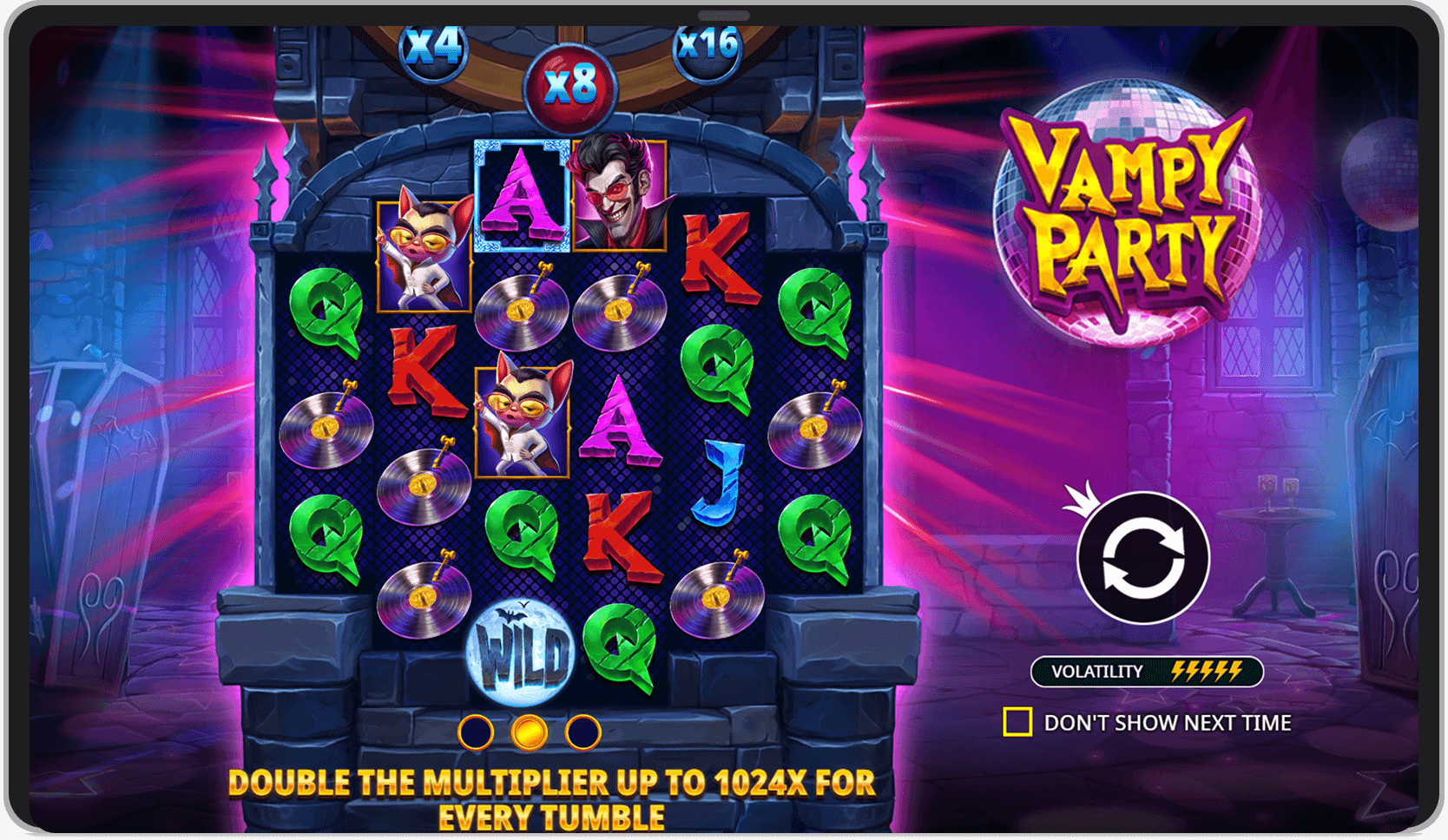Start the game with the circular arrows button
This screenshot has width=1448, height=840.
(x=1143, y=558)
